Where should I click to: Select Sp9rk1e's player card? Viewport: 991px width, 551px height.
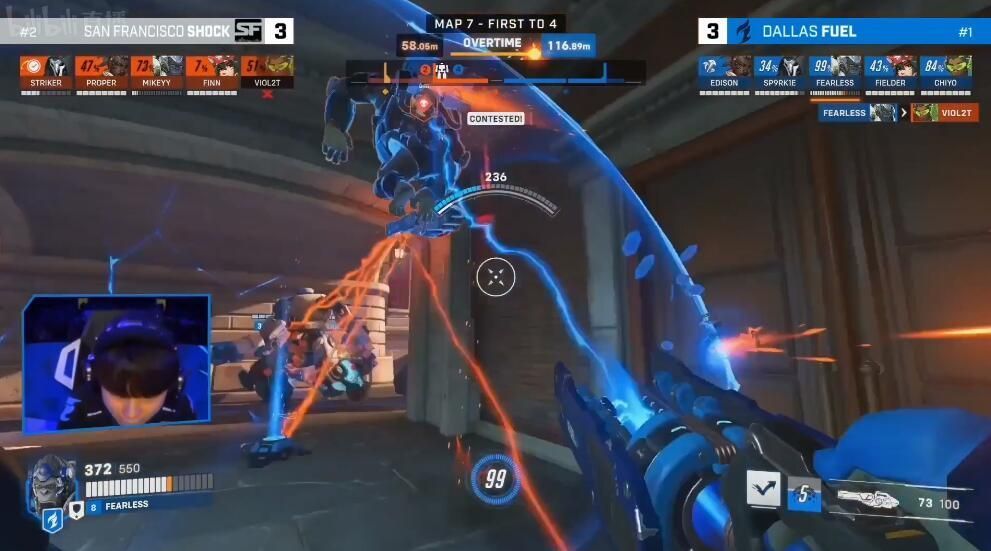pyautogui.click(x=779, y=70)
